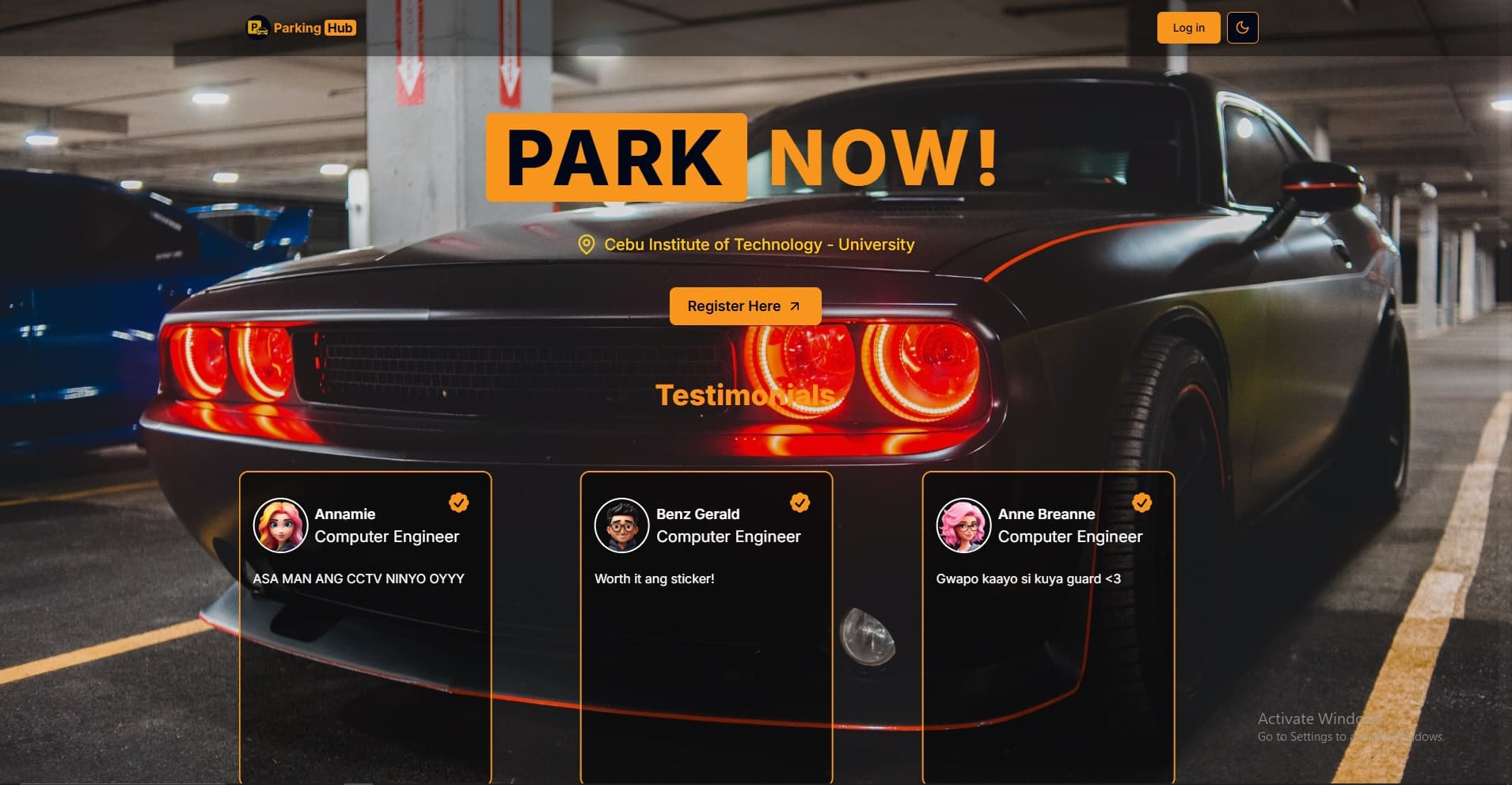This screenshot has width=1512, height=785.
Task: Switch the site theme via the navbar toggle
Action: pyautogui.click(x=1243, y=27)
